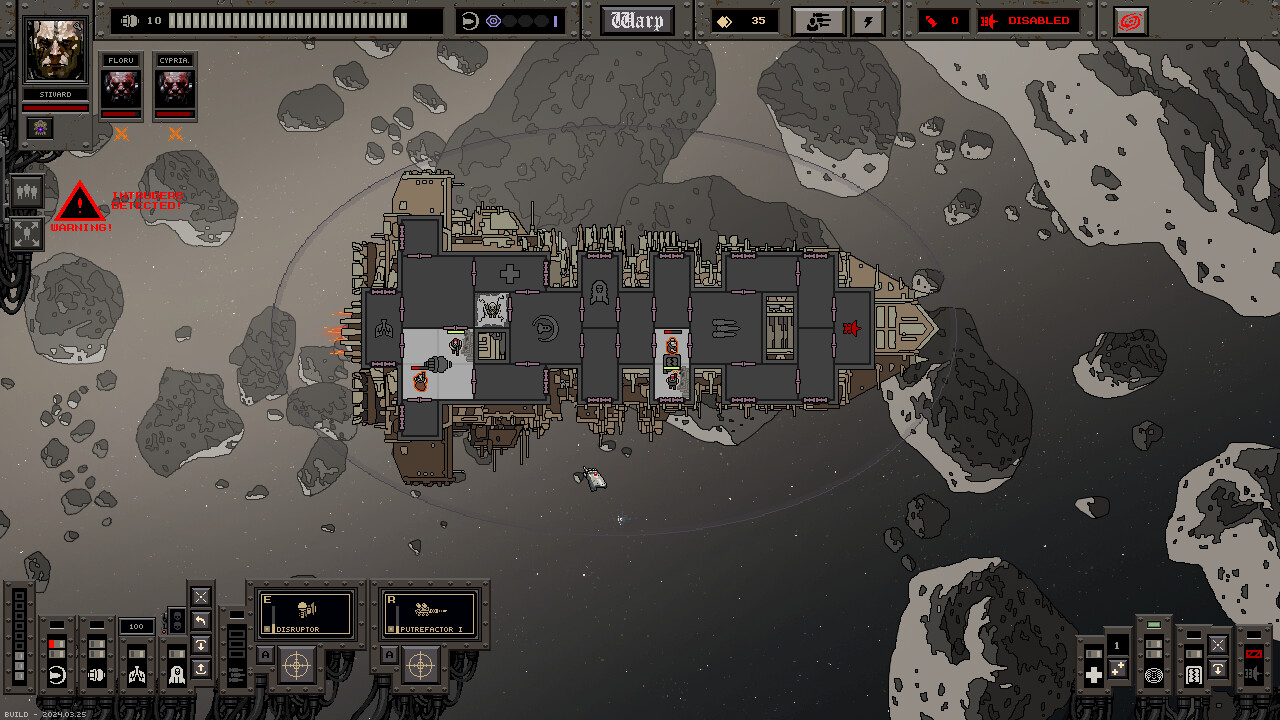
Task: Enable autofire on Putrefactor I with the A button
Action: click(x=389, y=653)
